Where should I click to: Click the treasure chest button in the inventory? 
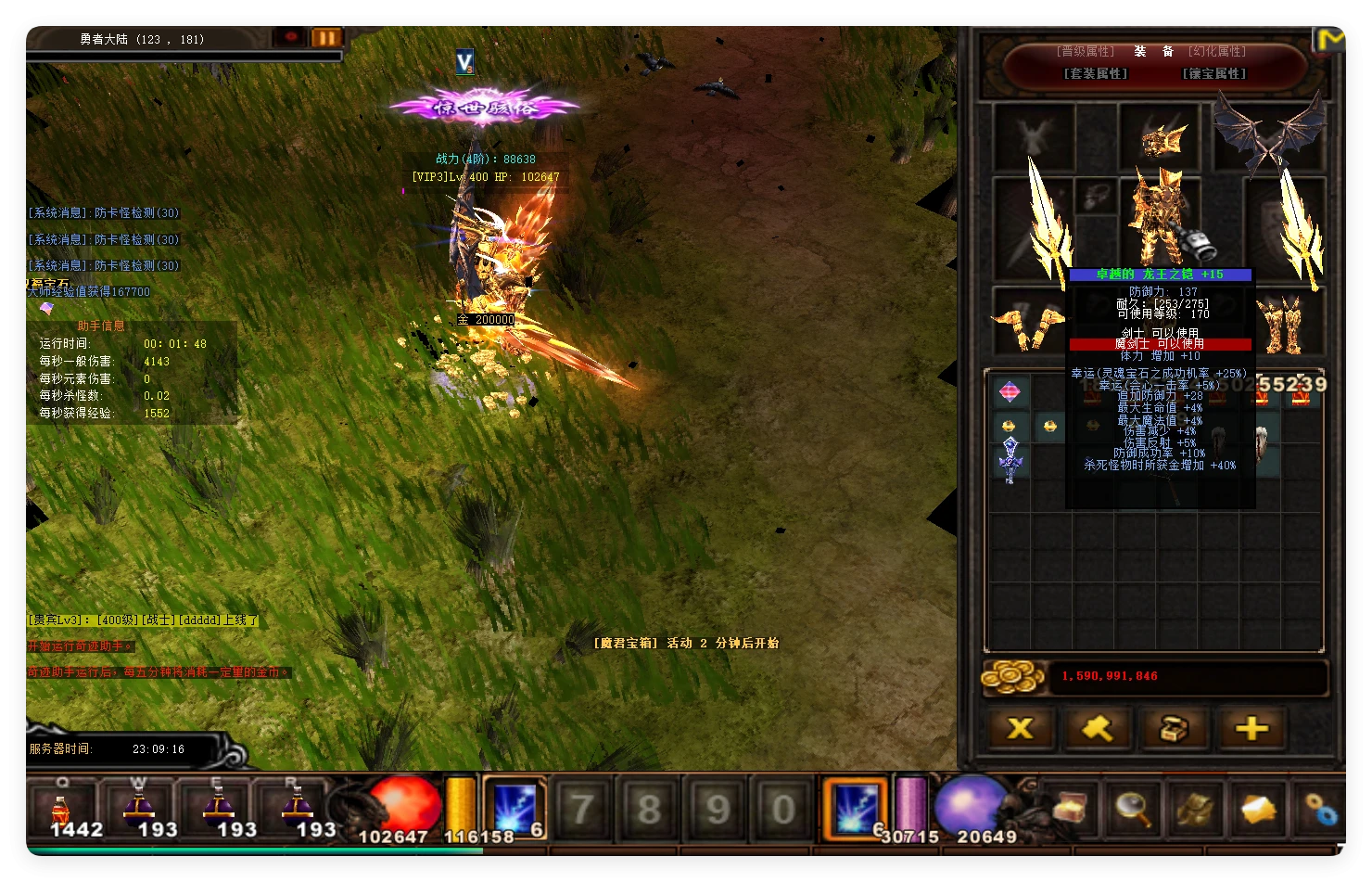coord(1175,729)
